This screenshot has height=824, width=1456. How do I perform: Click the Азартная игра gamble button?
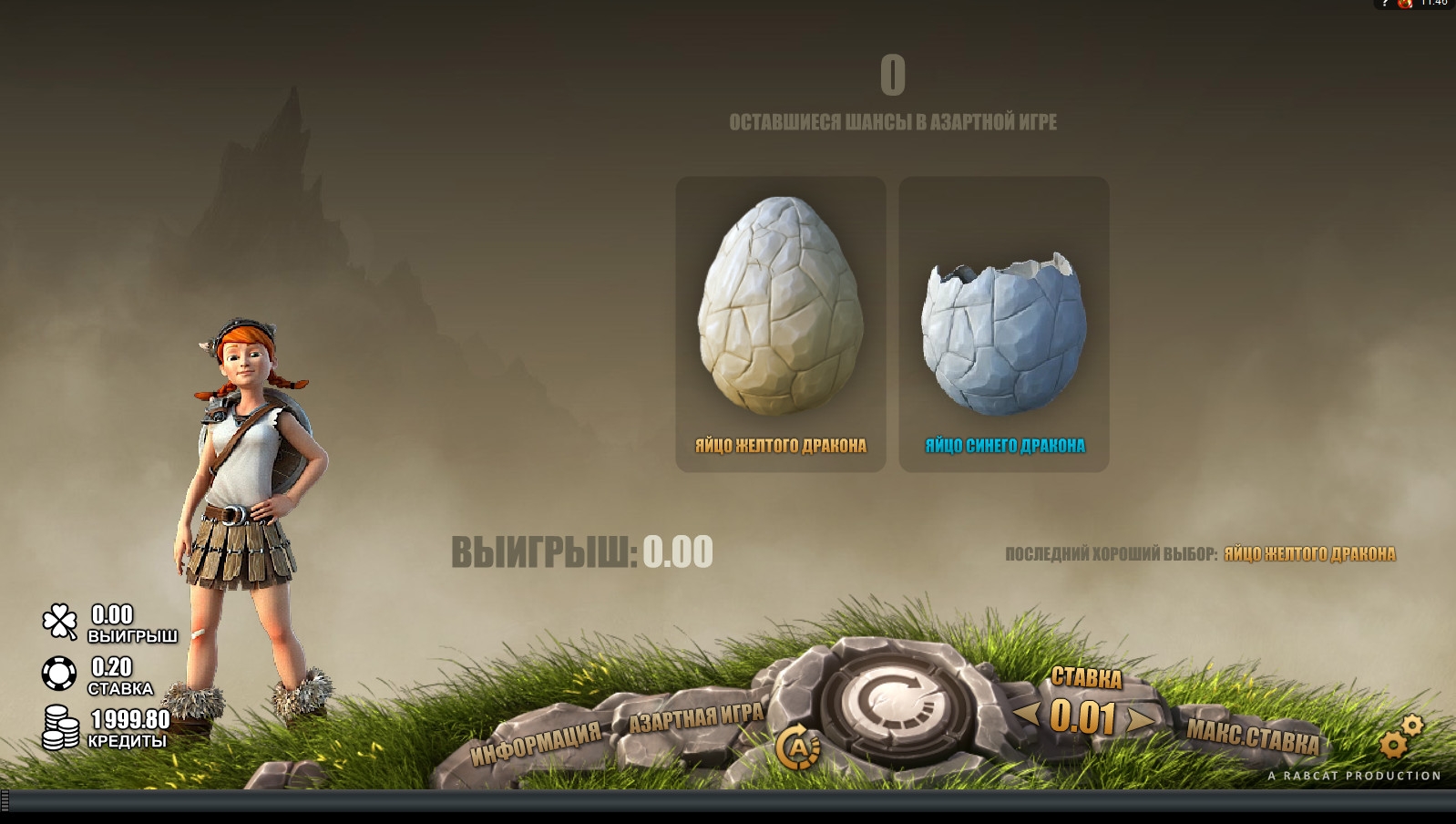(696, 717)
